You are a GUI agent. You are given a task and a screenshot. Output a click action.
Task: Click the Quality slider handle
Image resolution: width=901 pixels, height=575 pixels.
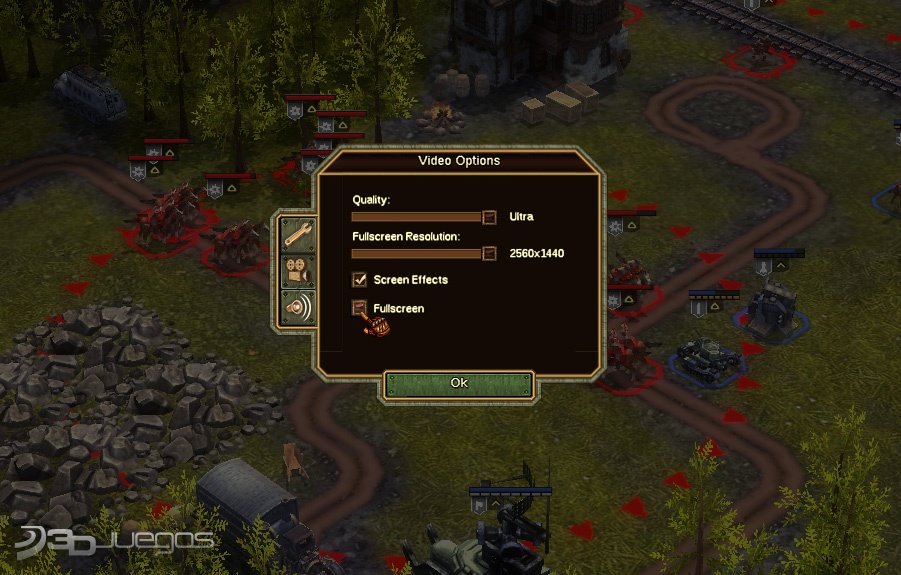(489, 217)
